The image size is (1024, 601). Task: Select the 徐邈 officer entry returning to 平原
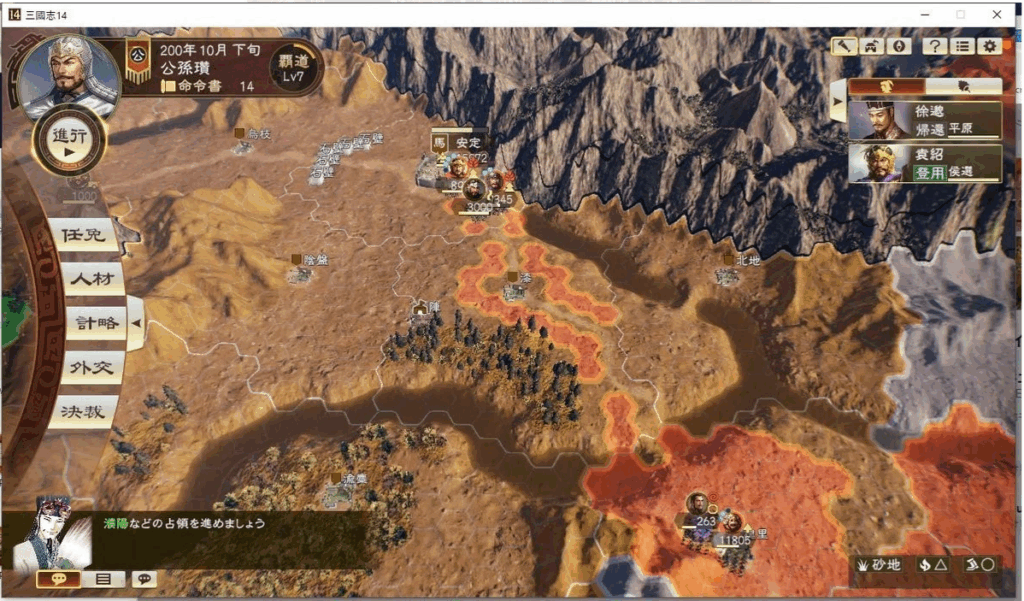(925, 120)
